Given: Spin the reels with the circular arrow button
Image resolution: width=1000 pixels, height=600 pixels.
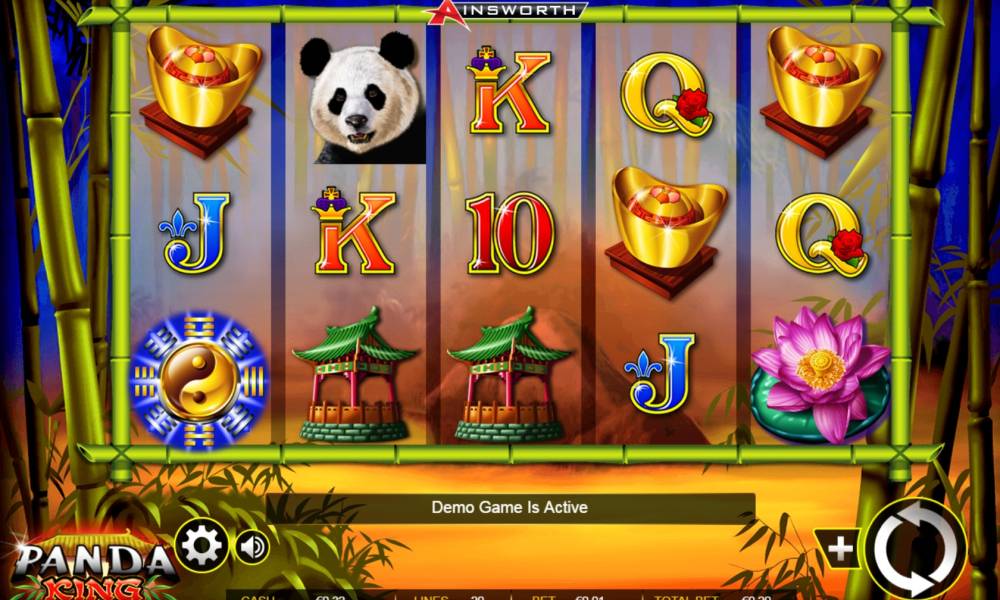Looking at the screenshot, I should tap(916, 547).
